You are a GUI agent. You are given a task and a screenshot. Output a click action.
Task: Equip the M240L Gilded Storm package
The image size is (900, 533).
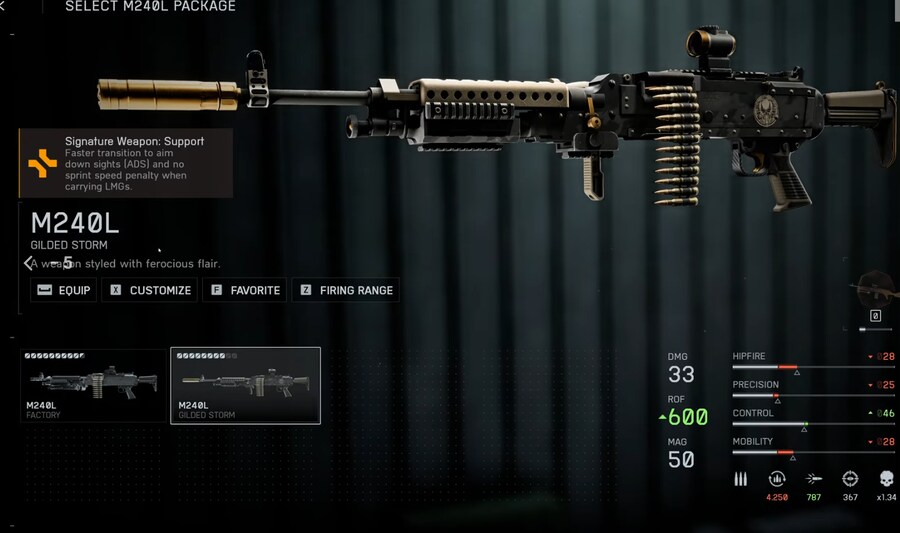click(x=63, y=290)
